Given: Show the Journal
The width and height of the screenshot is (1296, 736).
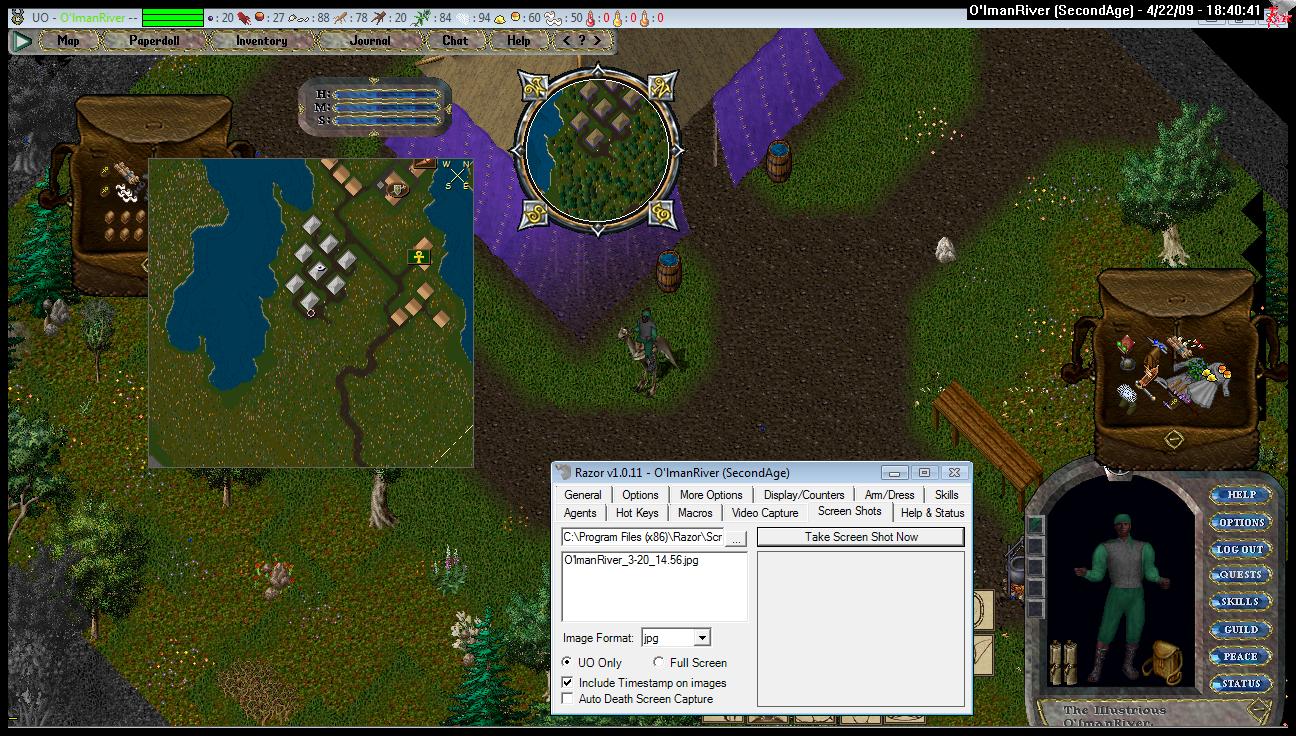Looking at the screenshot, I should pyautogui.click(x=370, y=41).
